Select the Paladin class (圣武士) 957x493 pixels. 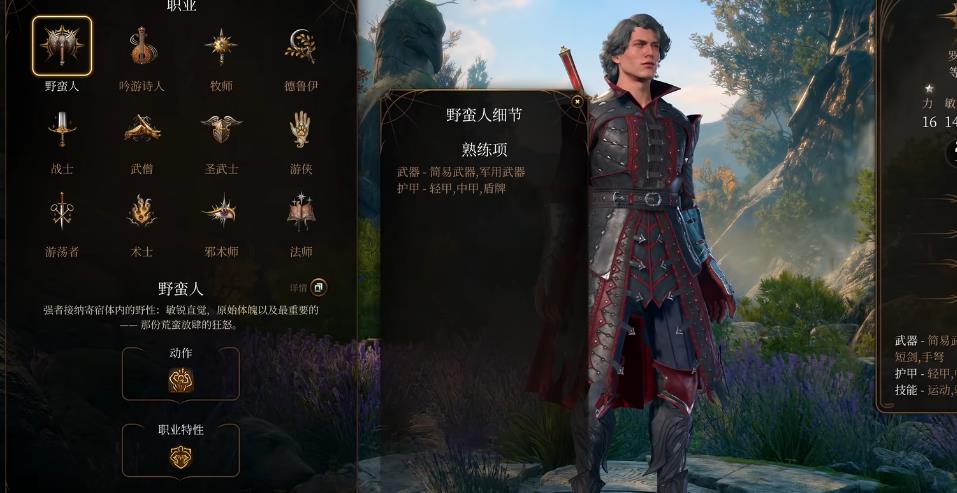tap(221, 129)
